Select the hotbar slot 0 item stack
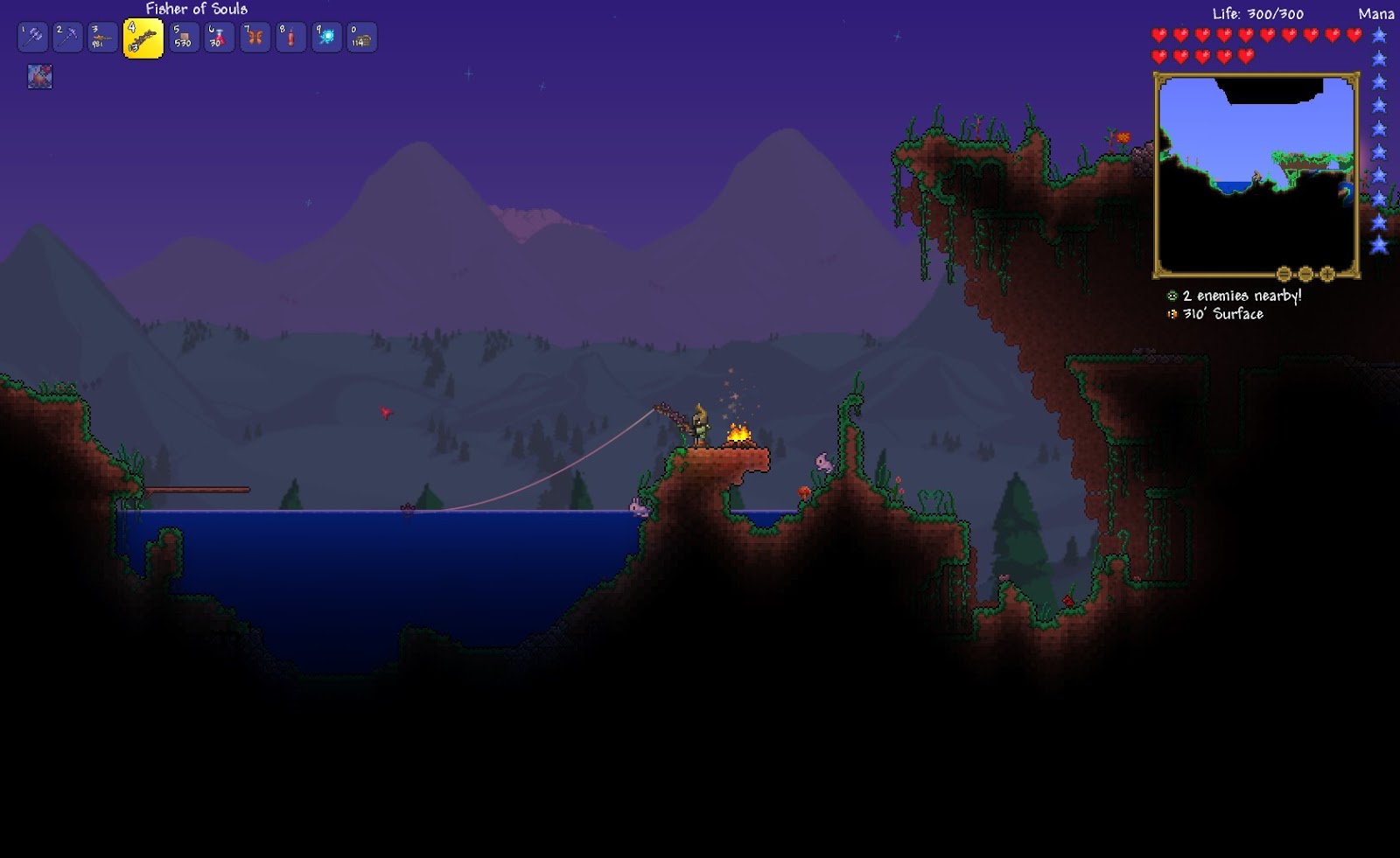The width and height of the screenshot is (1400, 858). [x=361, y=38]
